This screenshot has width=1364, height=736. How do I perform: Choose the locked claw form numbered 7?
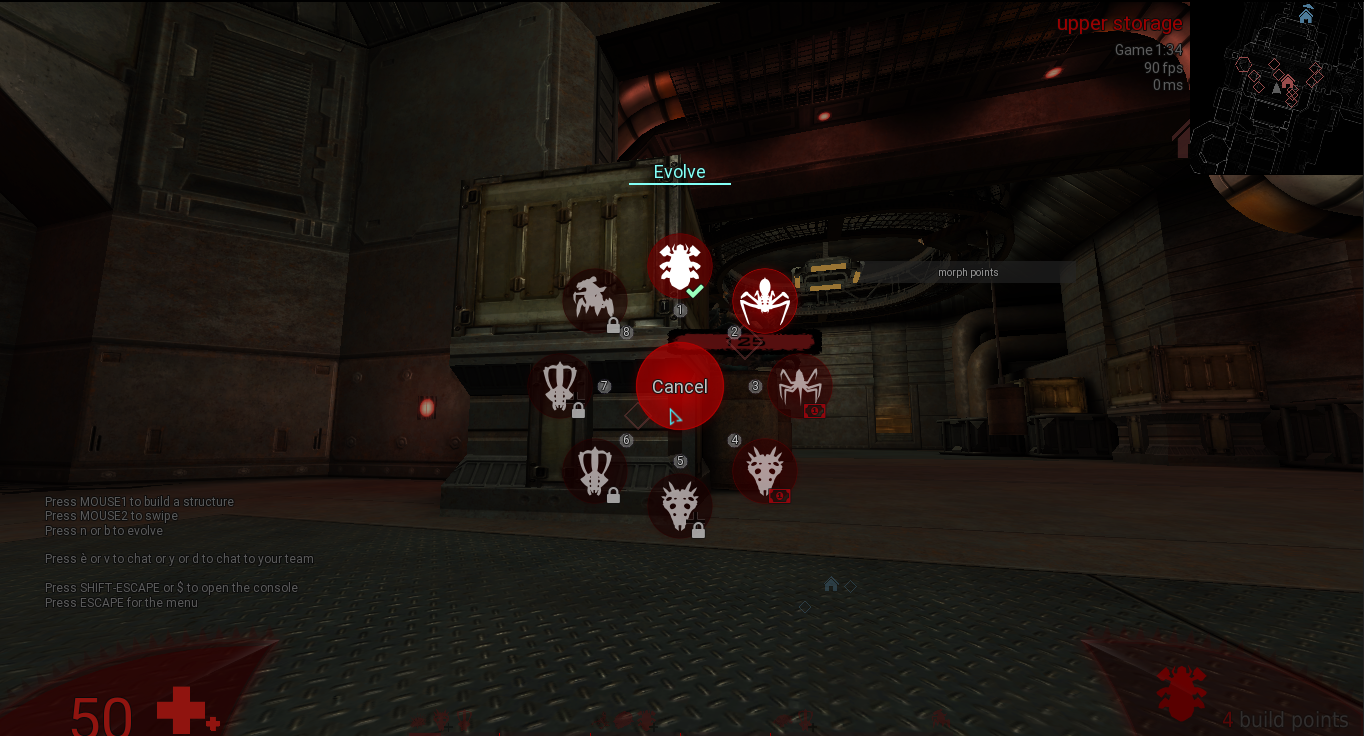(x=560, y=386)
